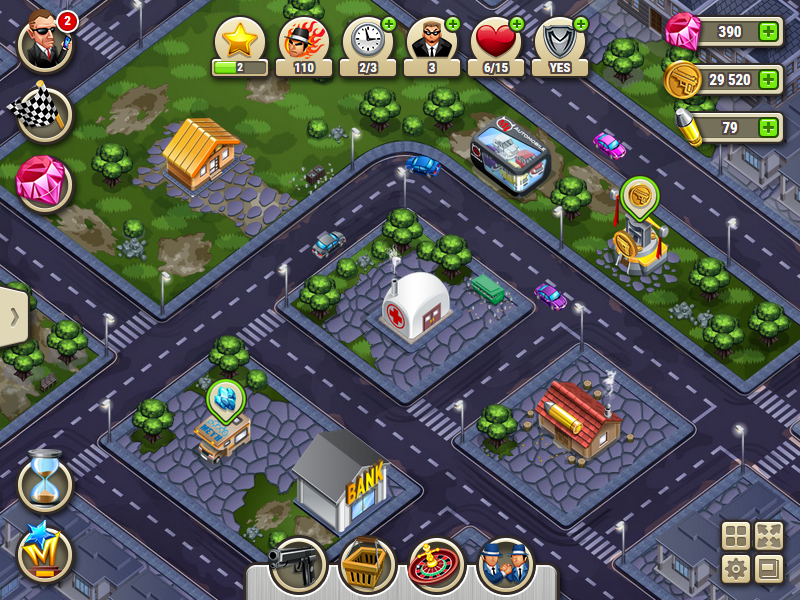Open the pistol weapons menu

click(x=298, y=566)
